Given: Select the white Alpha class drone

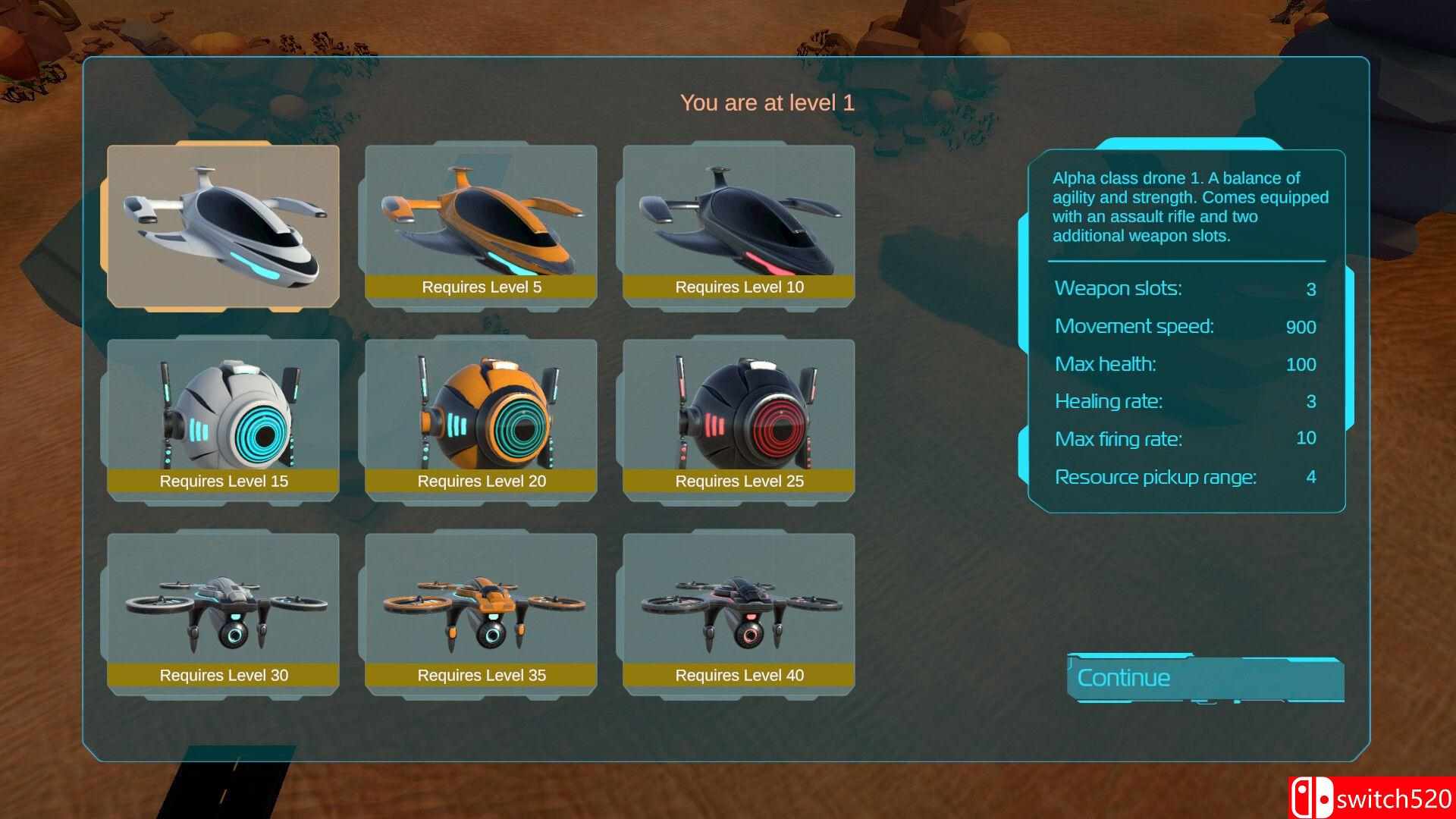Looking at the screenshot, I should click(x=223, y=225).
